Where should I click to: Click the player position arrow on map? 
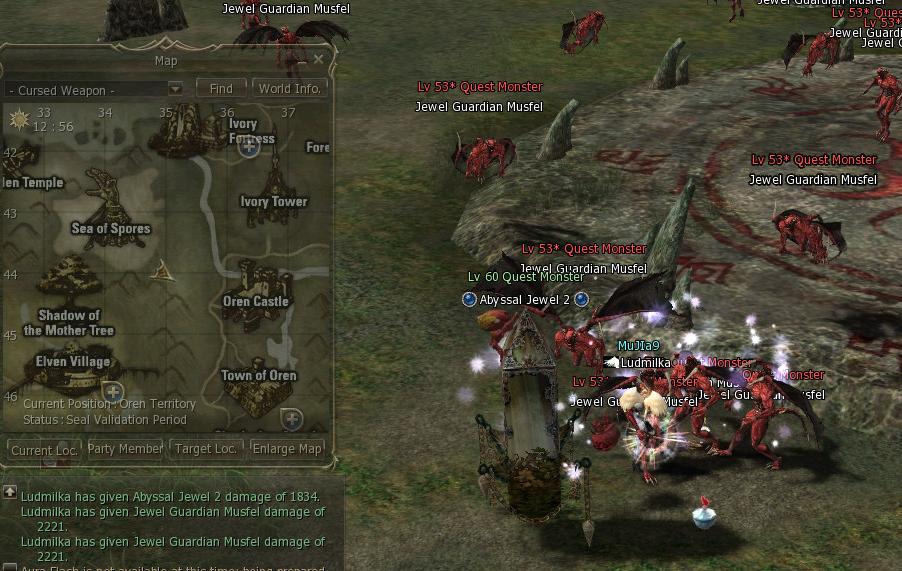click(160, 269)
